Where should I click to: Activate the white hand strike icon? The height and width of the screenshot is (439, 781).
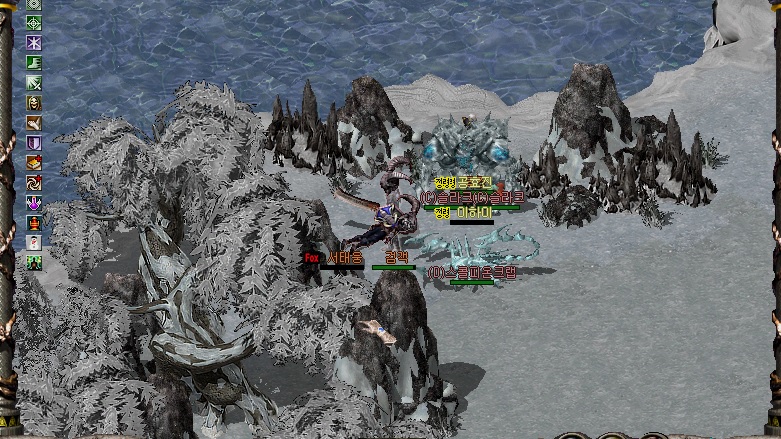click(34, 123)
